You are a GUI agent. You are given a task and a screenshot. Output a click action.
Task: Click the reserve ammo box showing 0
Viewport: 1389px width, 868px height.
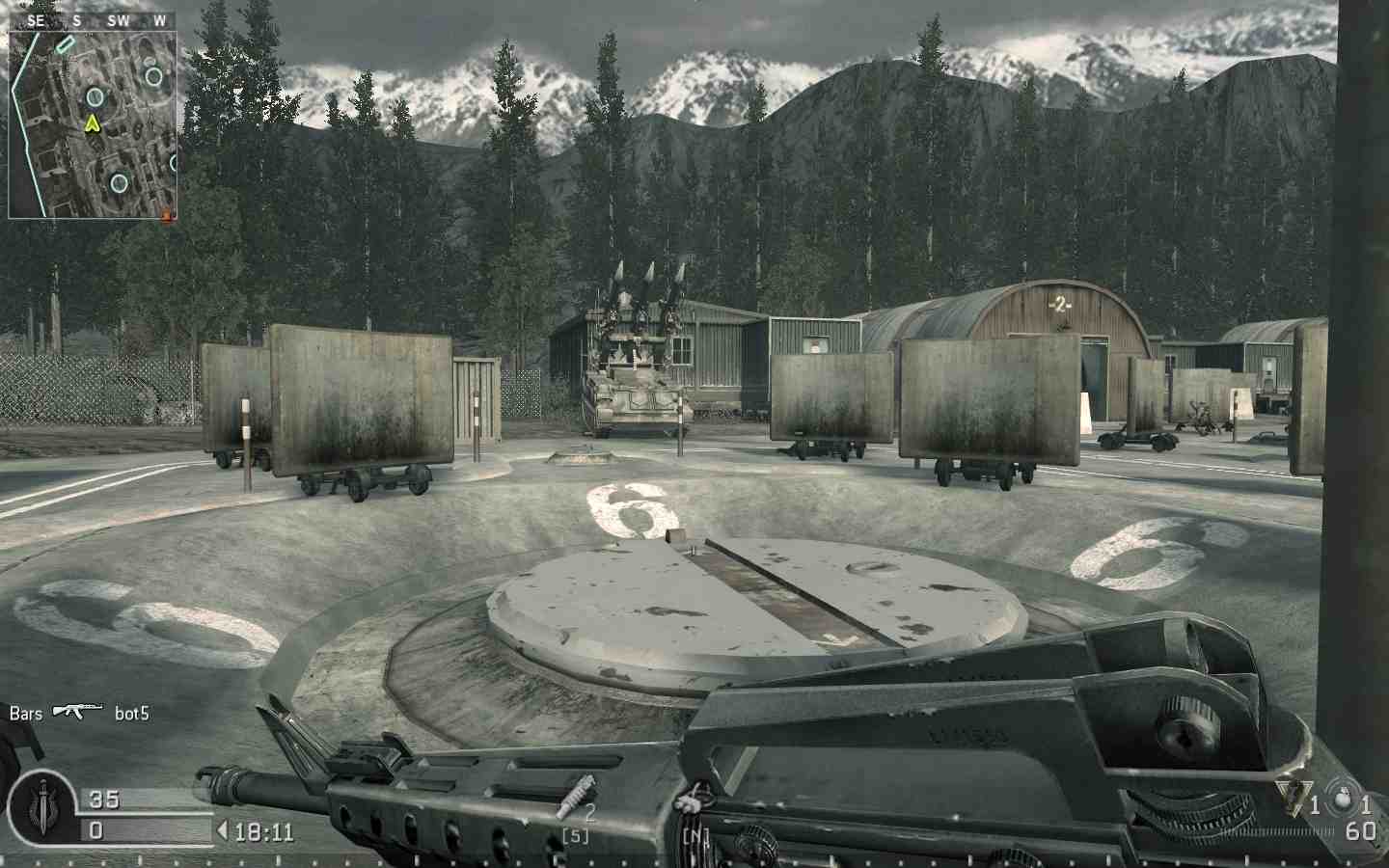[x=95, y=829]
